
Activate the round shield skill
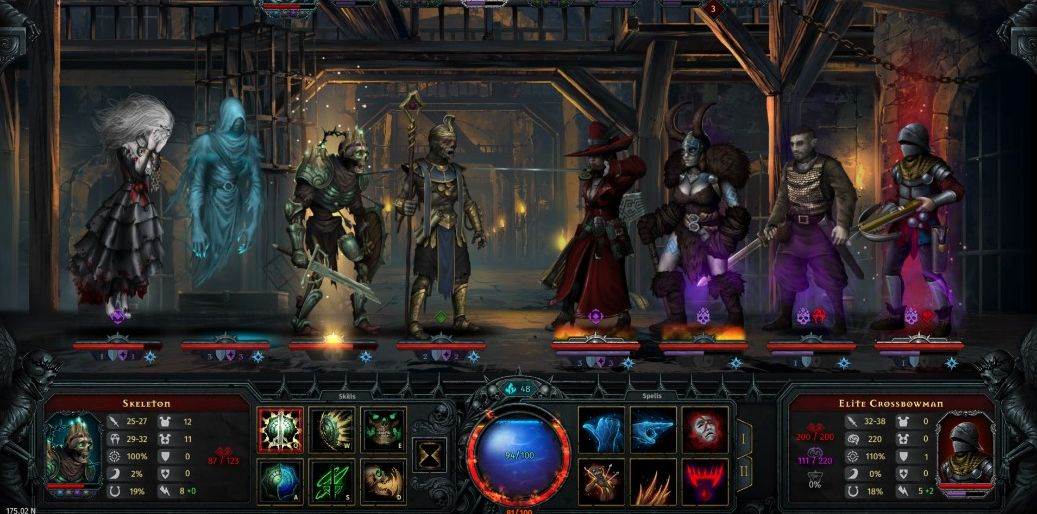pos(331,429)
